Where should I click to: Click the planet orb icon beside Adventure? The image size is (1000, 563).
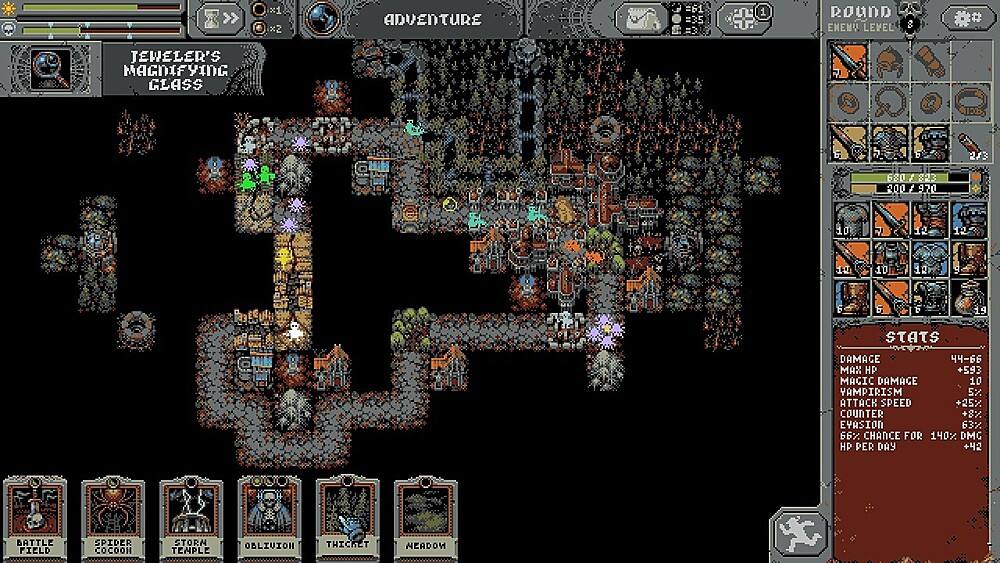(322, 18)
